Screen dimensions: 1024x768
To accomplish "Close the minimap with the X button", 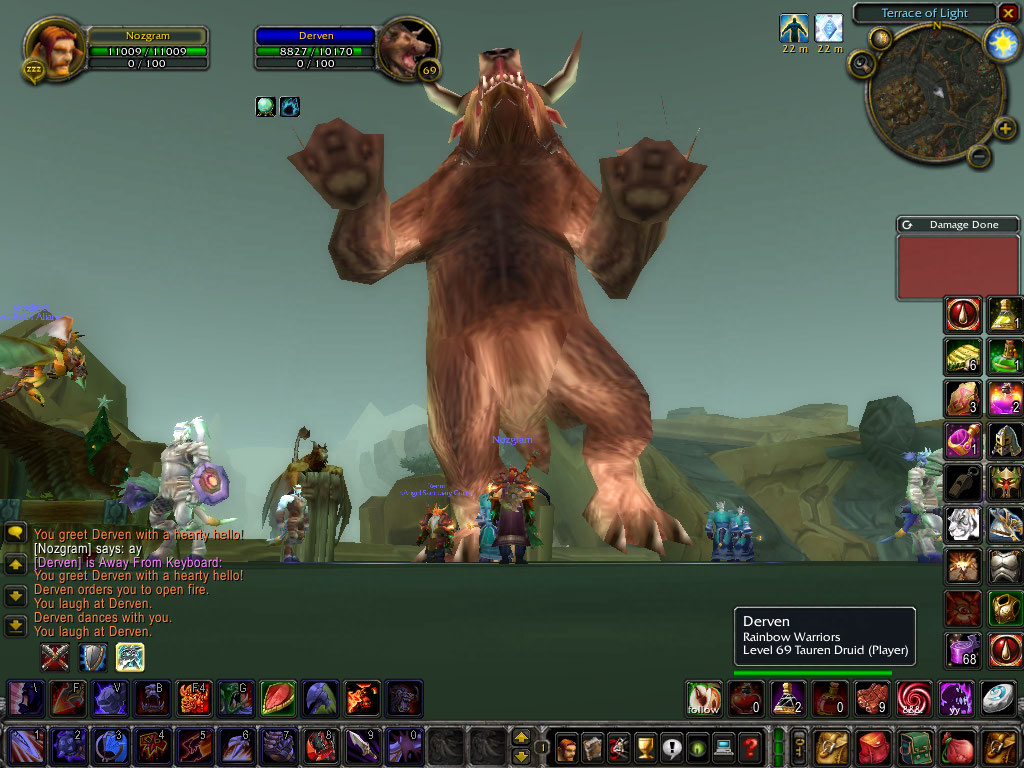I will (1008, 13).
